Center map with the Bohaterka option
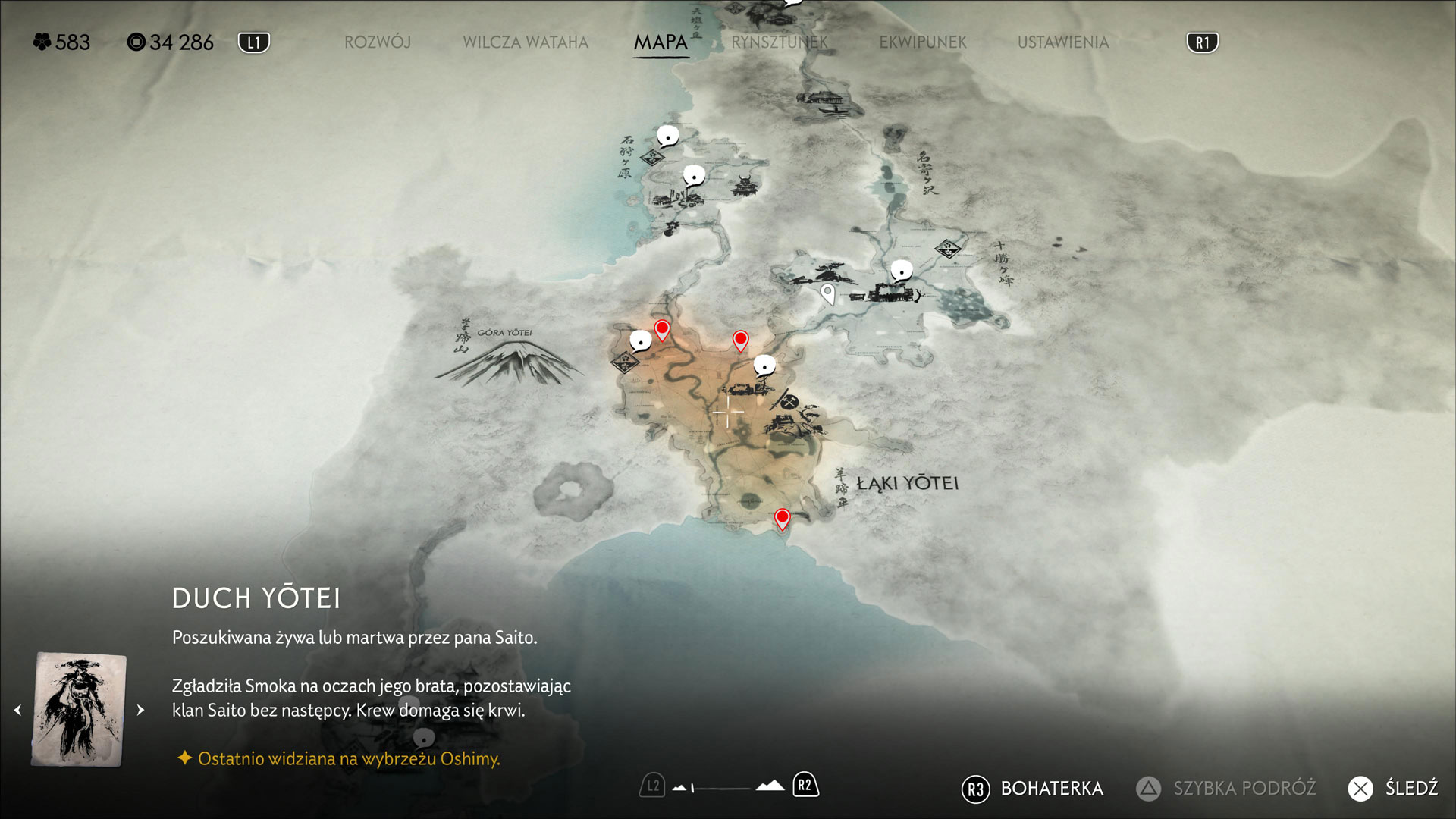 (x=1033, y=789)
